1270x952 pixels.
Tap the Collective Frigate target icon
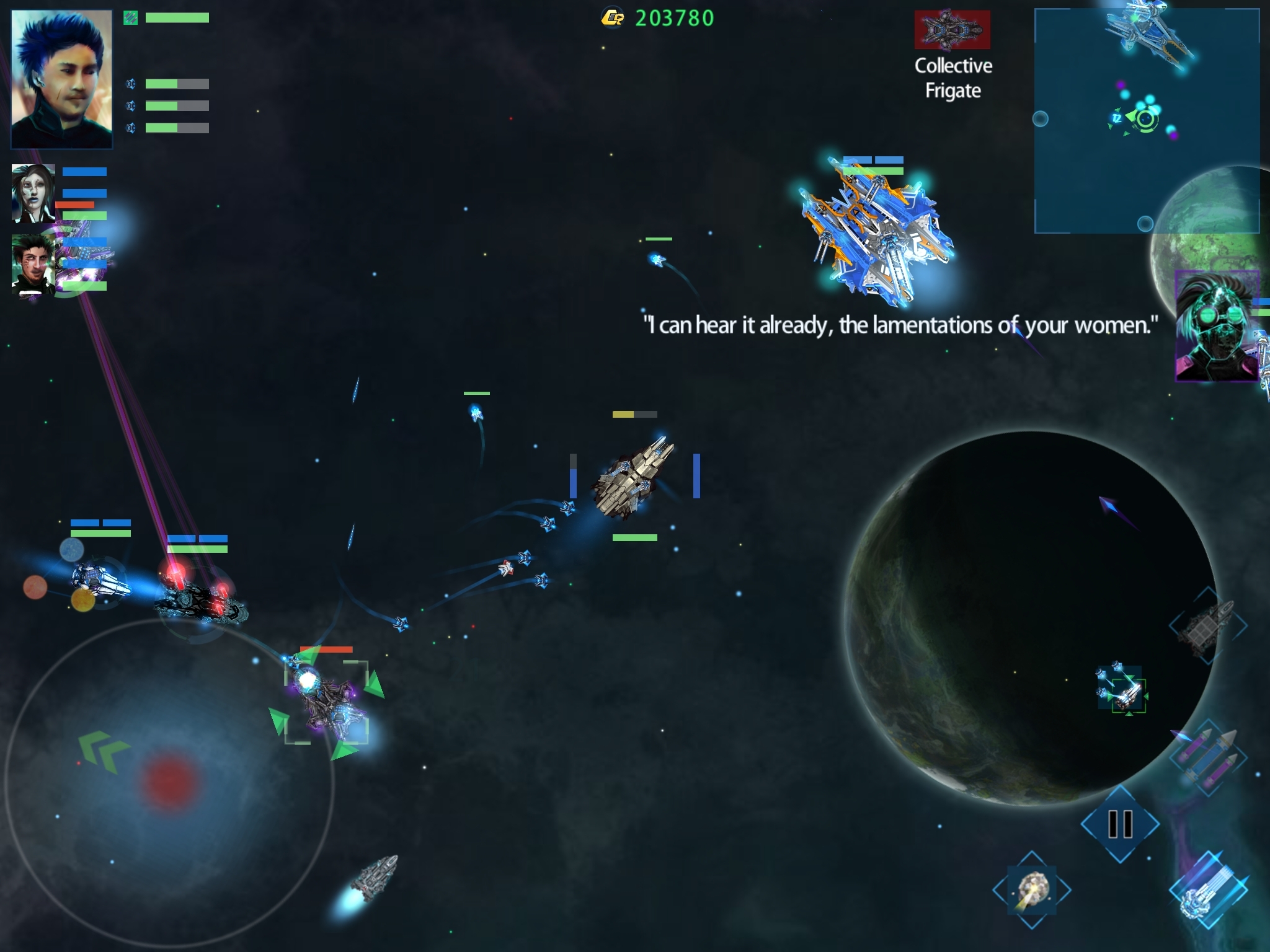point(952,30)
